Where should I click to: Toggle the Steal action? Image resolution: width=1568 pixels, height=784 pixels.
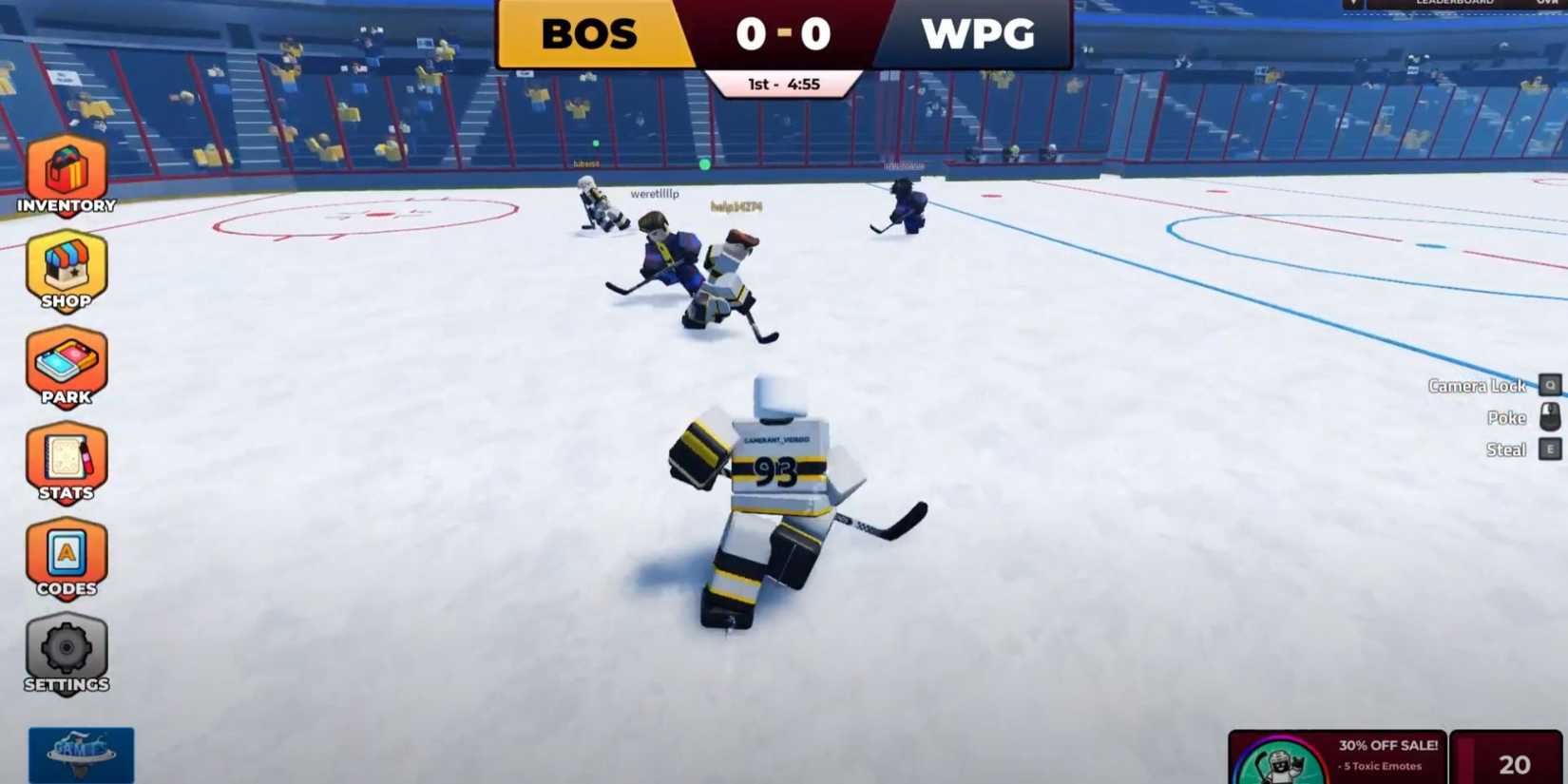click(x=1507, y=449)
